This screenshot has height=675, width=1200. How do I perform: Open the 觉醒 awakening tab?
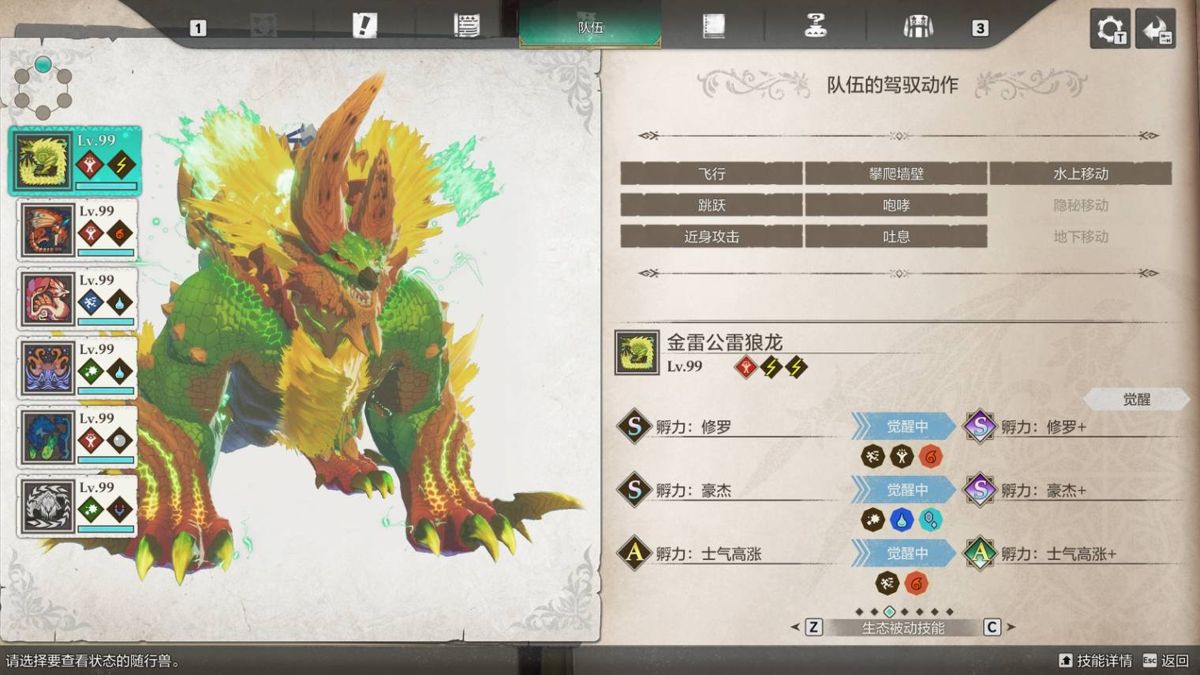pyautogui.click(x=1136, y=399)
